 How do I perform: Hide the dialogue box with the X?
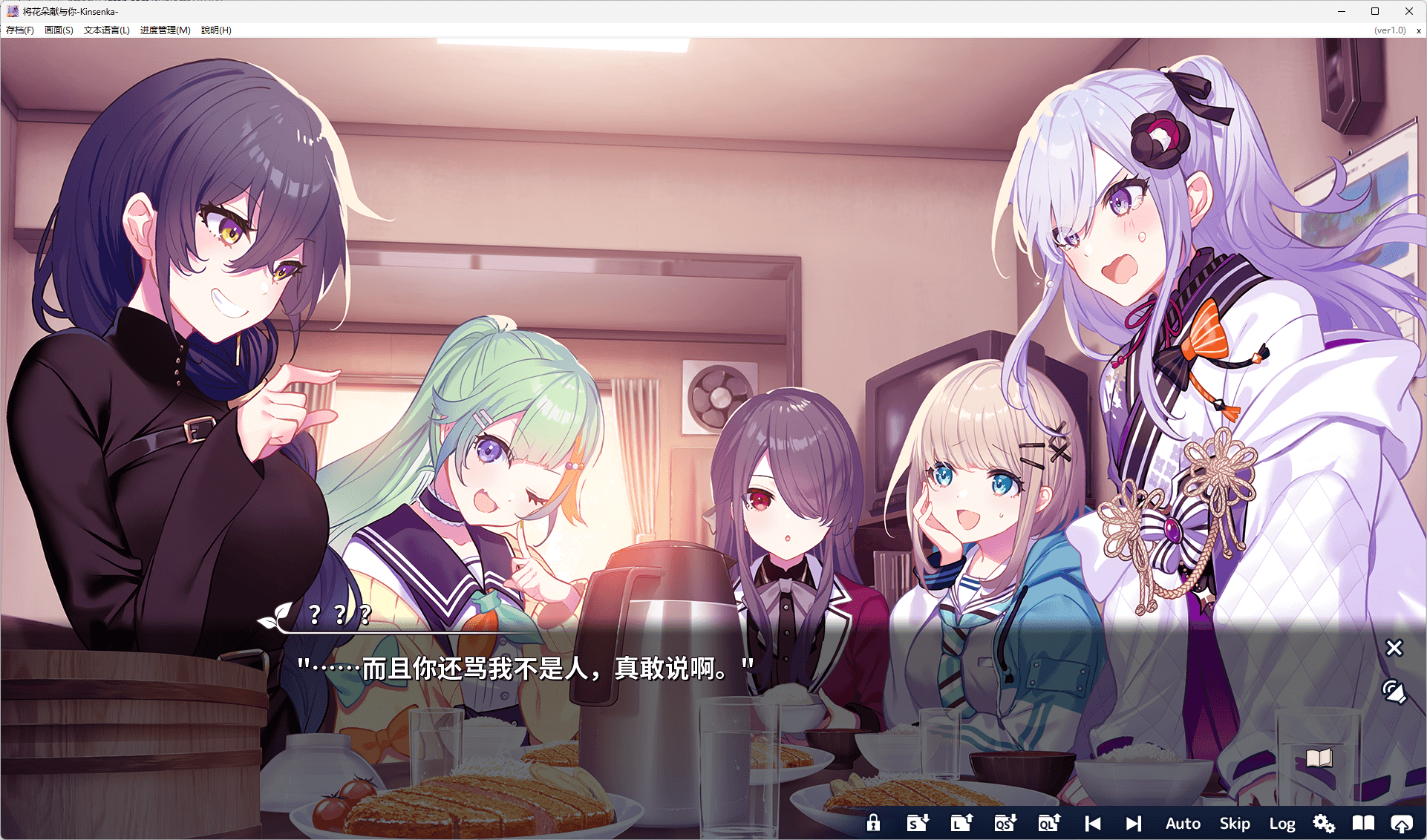point(1394,648)
